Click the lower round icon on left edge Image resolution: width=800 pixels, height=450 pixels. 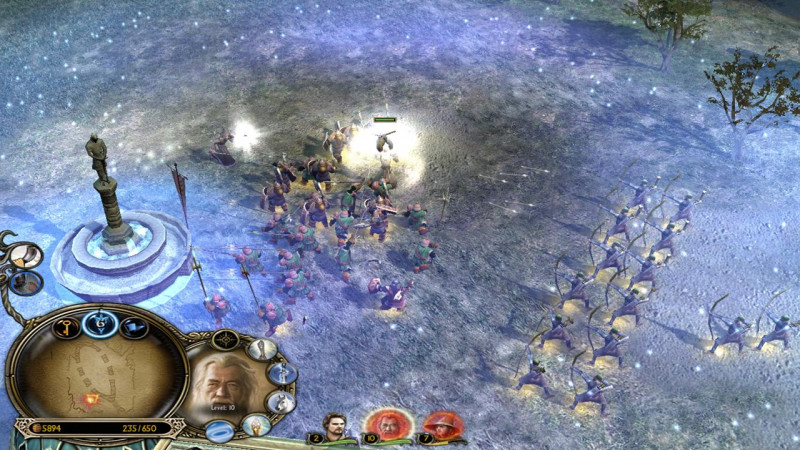click(x=24, y=283)
